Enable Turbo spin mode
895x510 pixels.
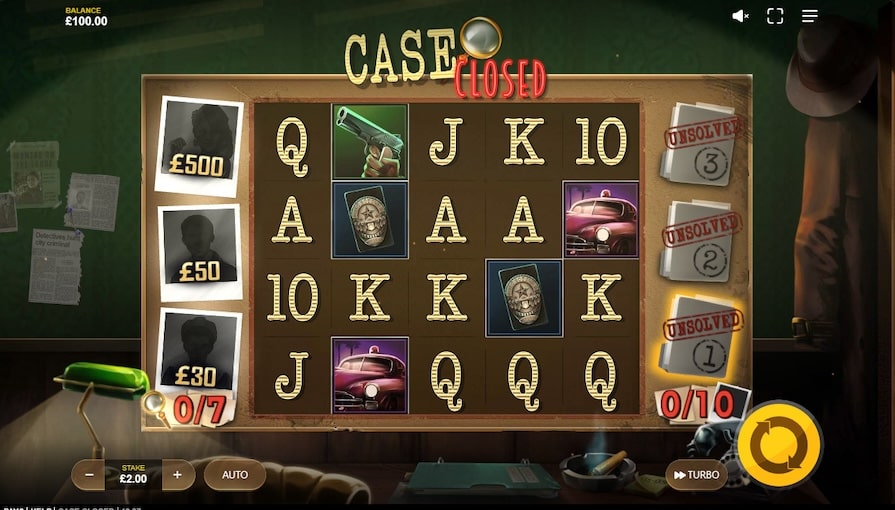[696, 475]
